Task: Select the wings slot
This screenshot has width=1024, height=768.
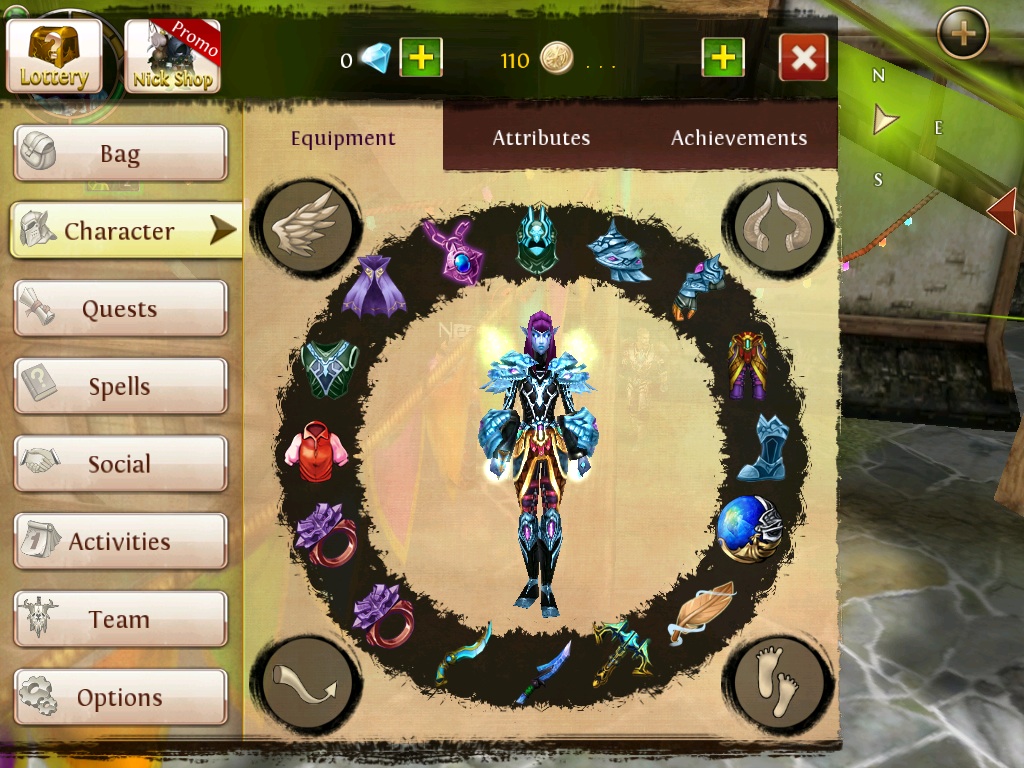Action: click(304, 226)
